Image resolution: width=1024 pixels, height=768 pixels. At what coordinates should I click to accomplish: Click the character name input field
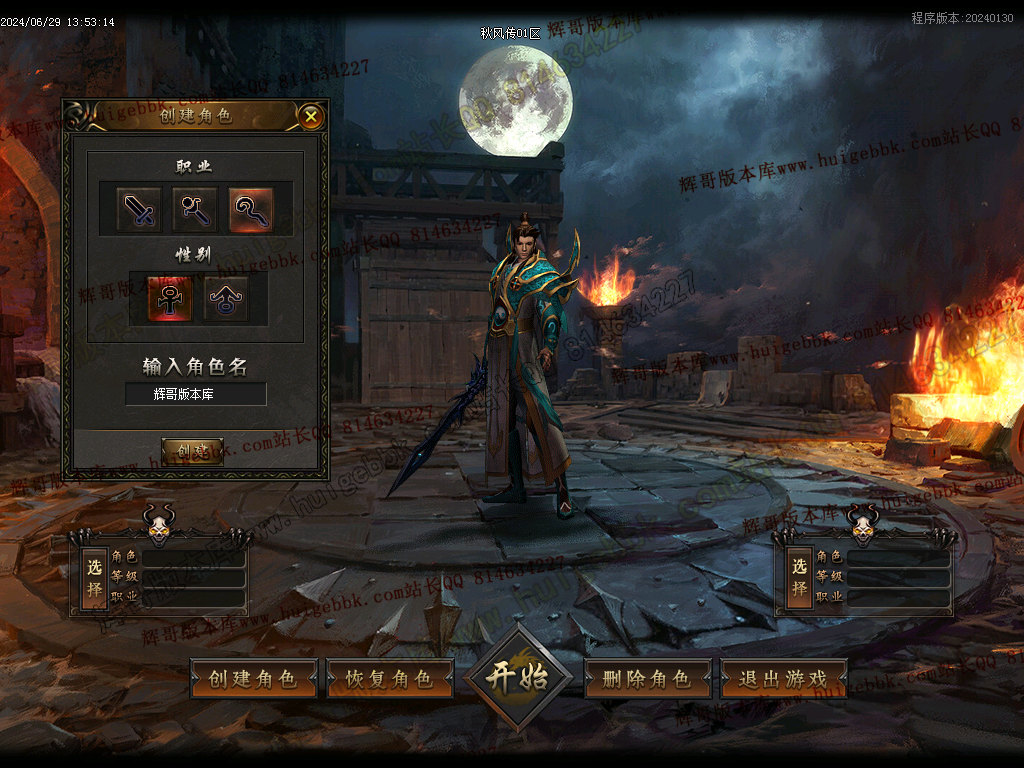pyautogui.click(x=196, y=394)
